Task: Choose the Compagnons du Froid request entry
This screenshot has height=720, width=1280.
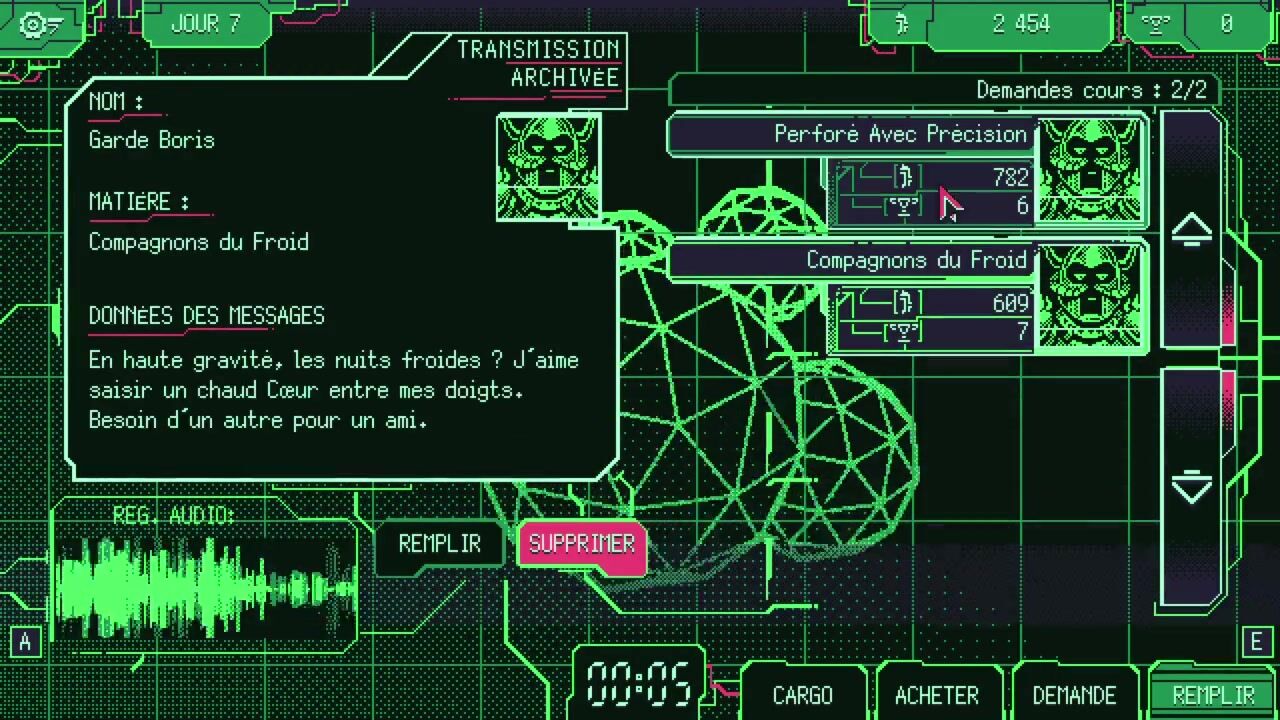Action: coord(916,261)
